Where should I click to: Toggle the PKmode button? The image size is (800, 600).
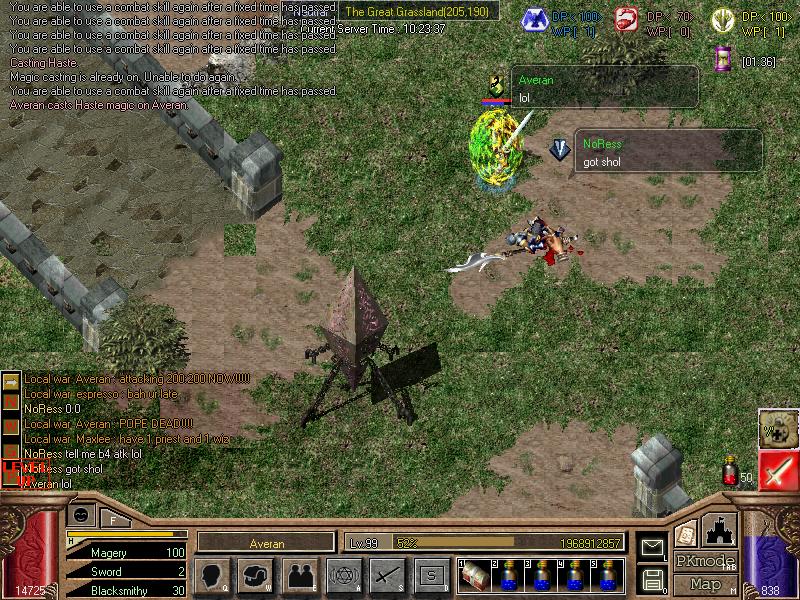[705, 561]
